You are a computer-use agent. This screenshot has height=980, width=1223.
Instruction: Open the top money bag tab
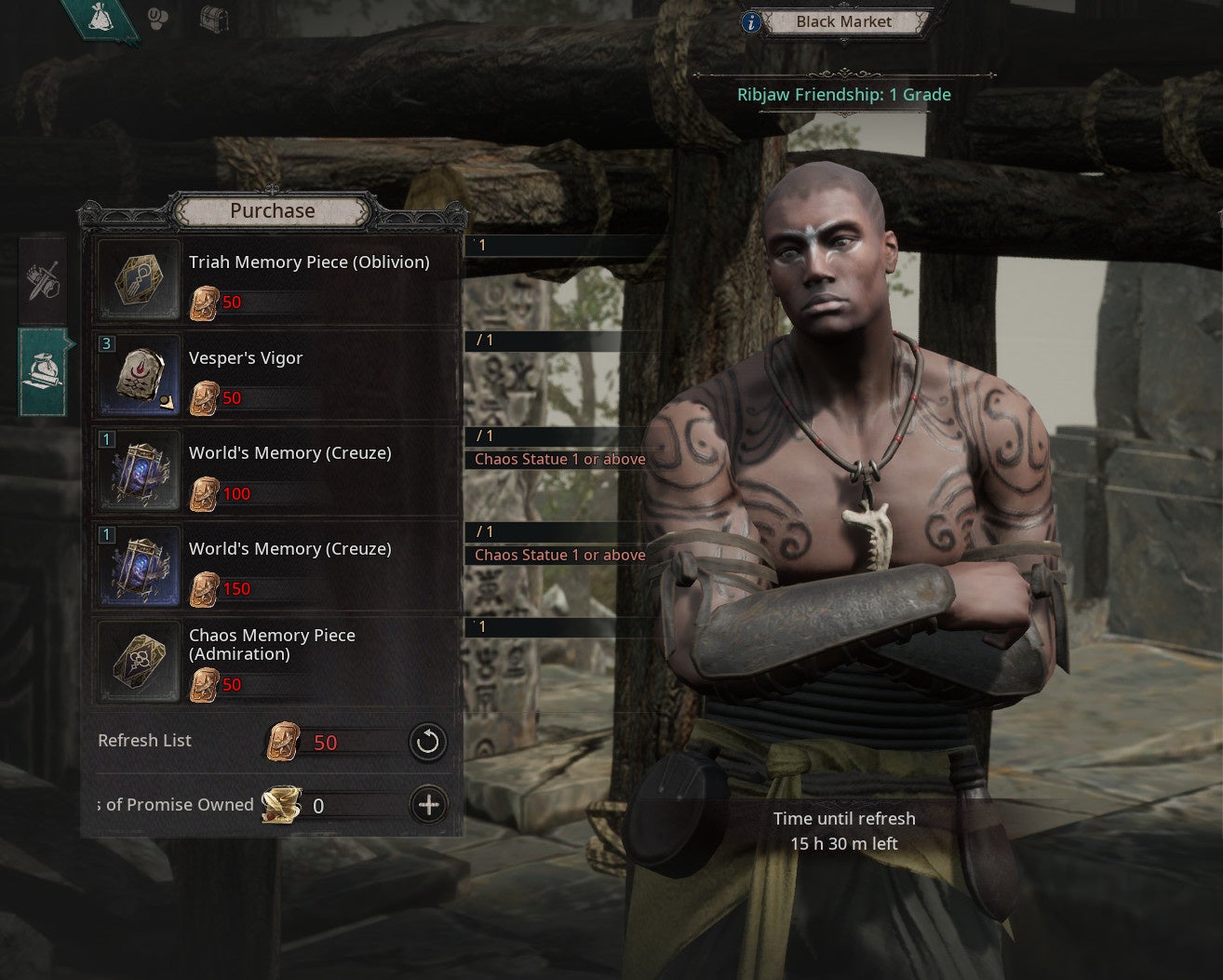100,19
